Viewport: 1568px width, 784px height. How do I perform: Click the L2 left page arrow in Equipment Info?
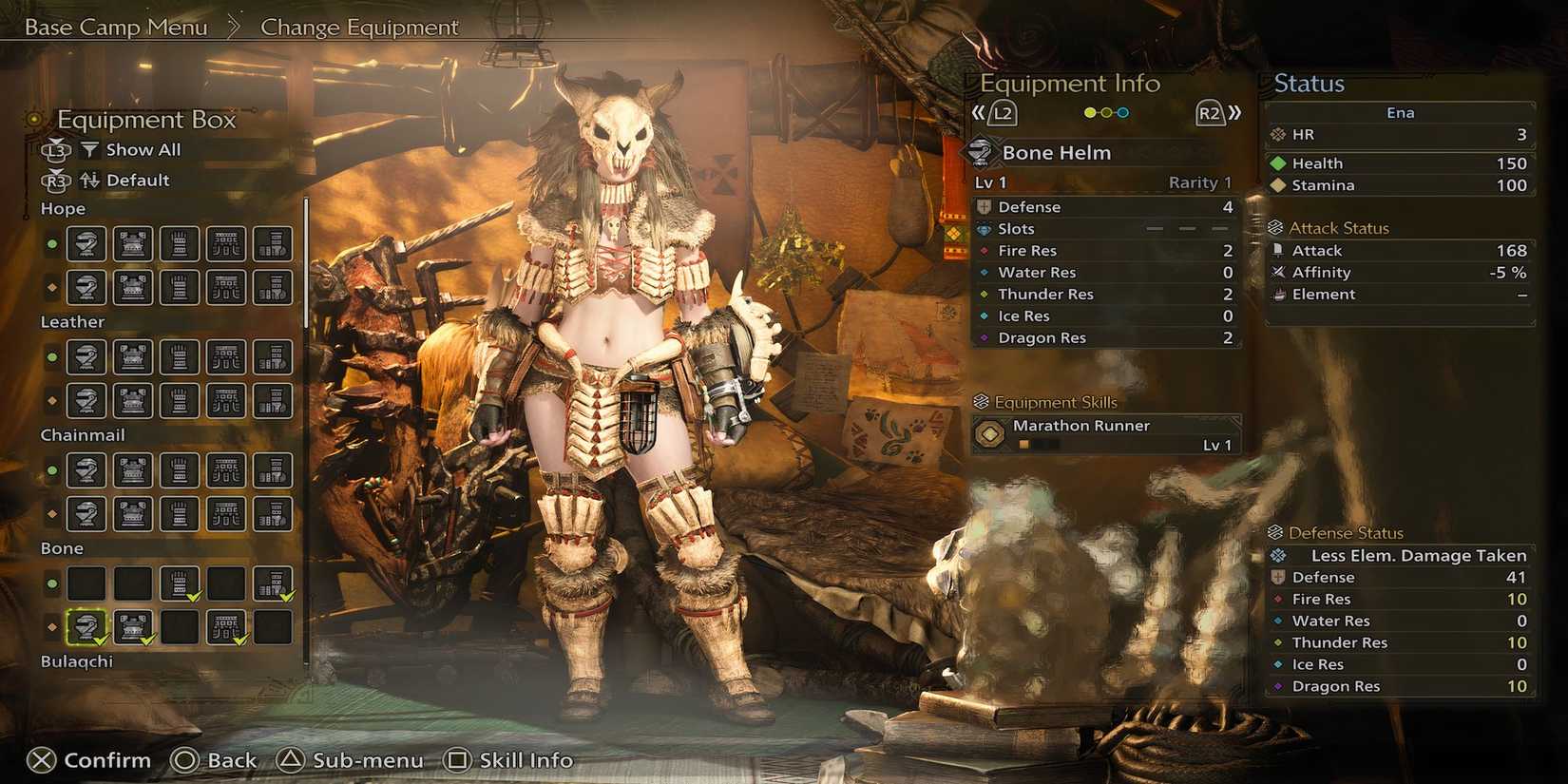click(1001, 112)
